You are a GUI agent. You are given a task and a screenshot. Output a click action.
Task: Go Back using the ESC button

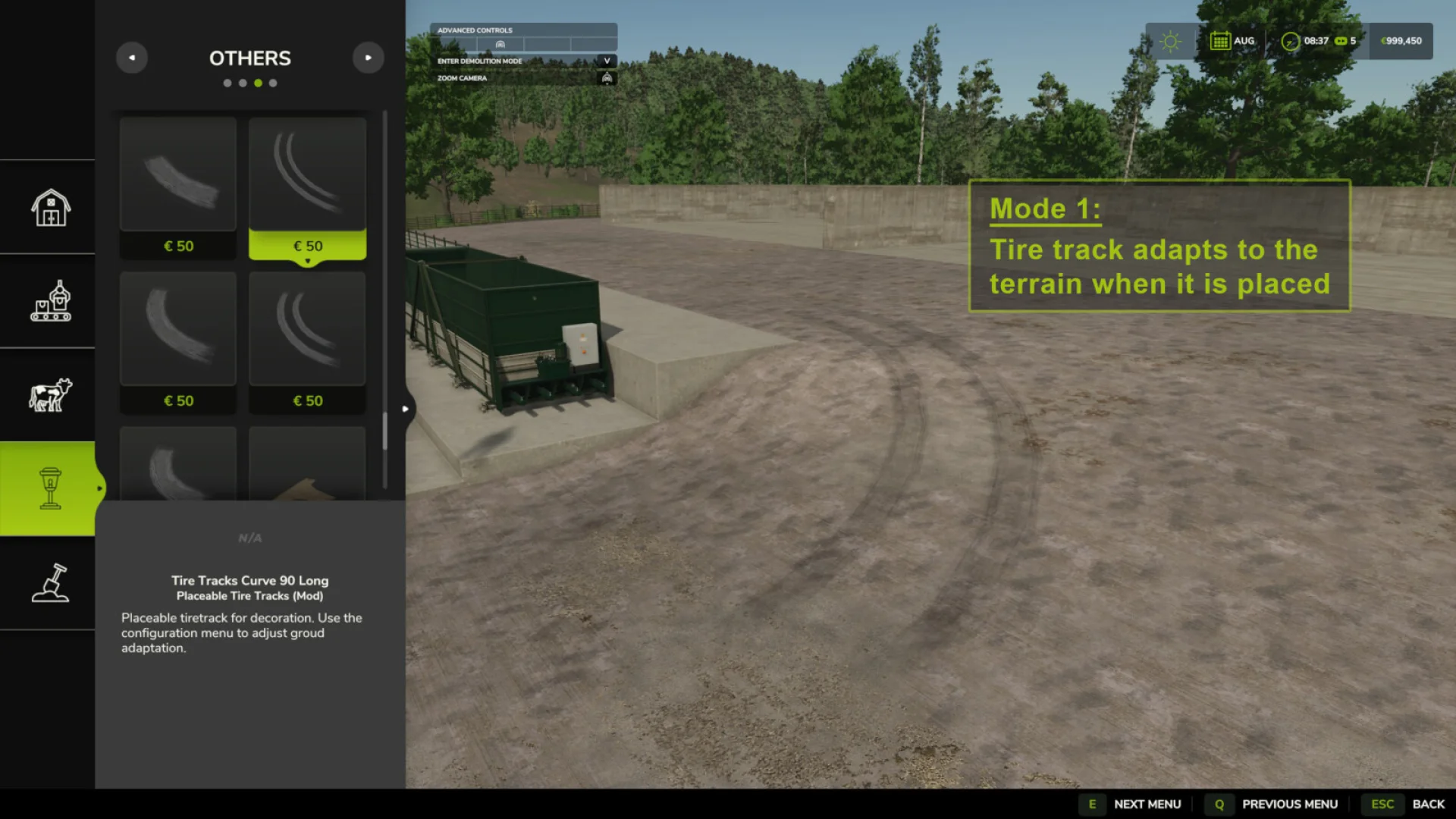[1383, 803]
